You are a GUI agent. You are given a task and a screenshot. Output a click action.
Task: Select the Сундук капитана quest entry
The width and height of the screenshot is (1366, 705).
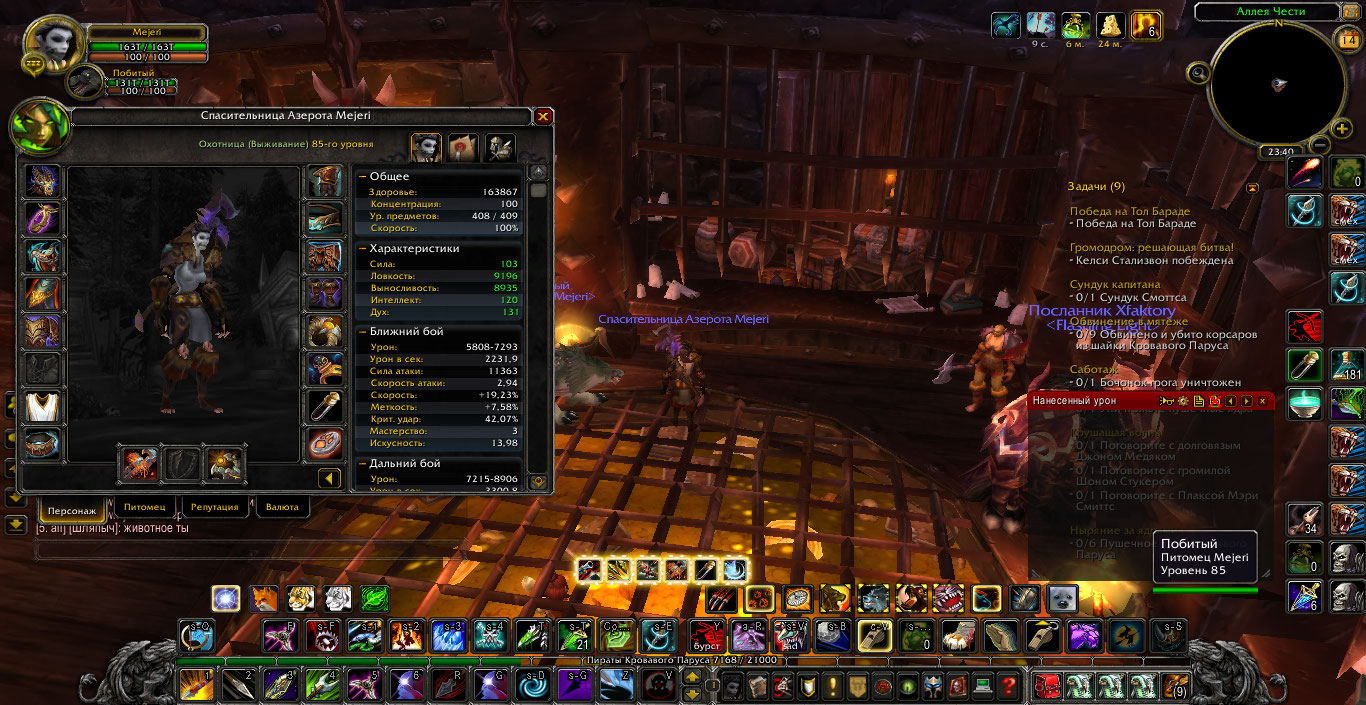click(x=1115, y=284)
